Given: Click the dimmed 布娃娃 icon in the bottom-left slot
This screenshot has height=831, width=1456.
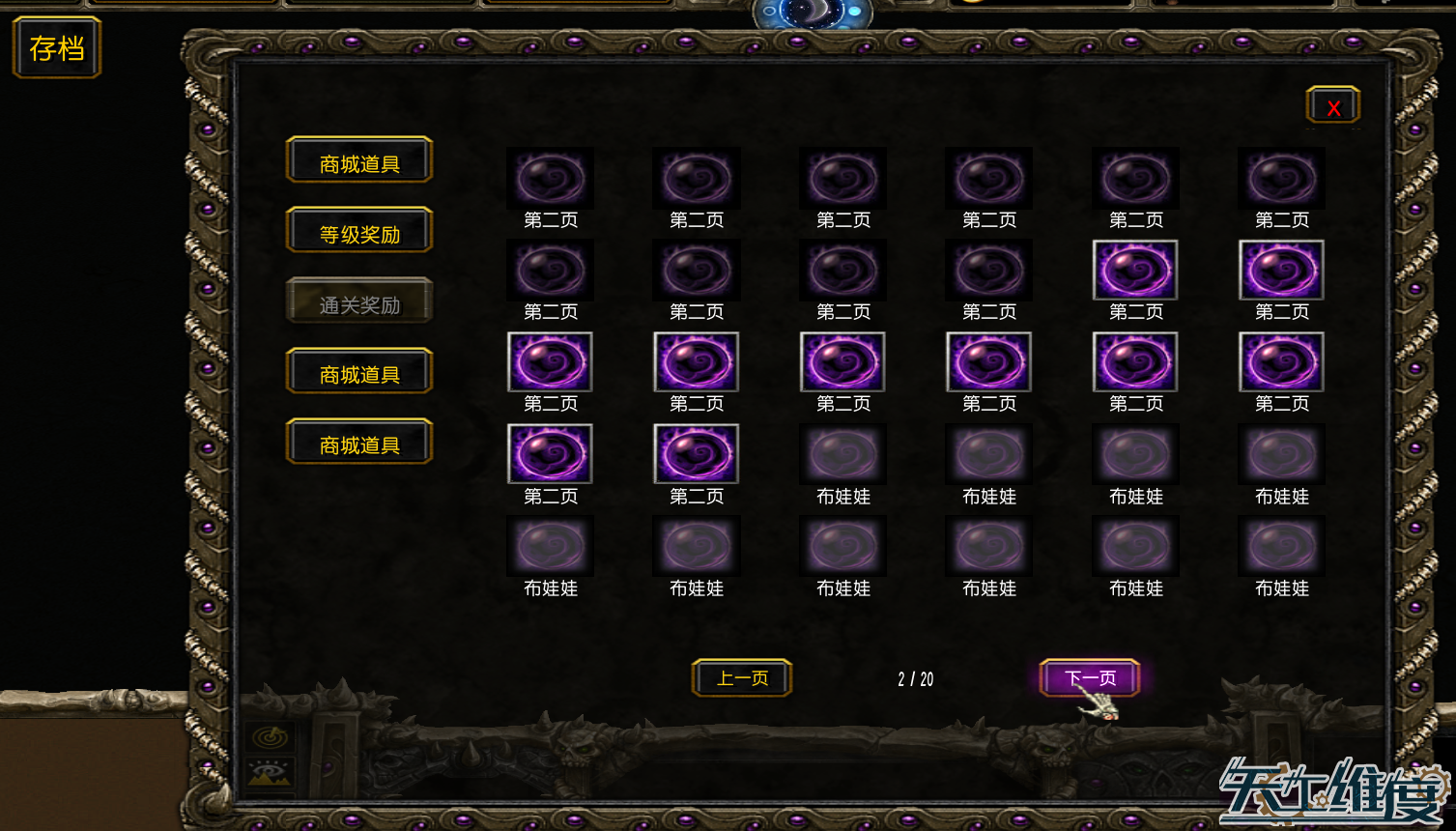Looking at the screenshot, I should tap(550, 546).
